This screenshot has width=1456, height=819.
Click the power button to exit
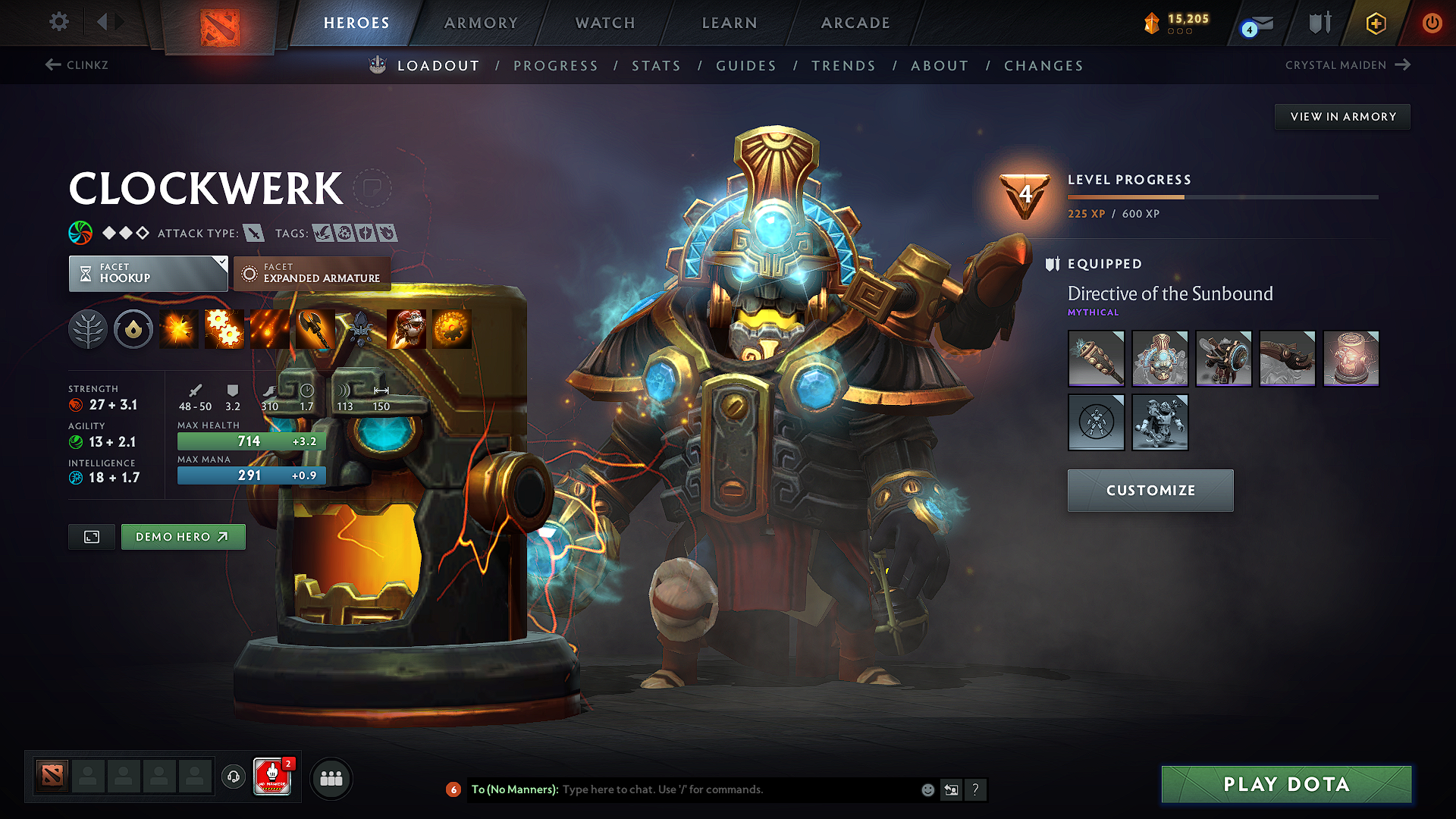pyautogui.click(x=1432, y=23)
